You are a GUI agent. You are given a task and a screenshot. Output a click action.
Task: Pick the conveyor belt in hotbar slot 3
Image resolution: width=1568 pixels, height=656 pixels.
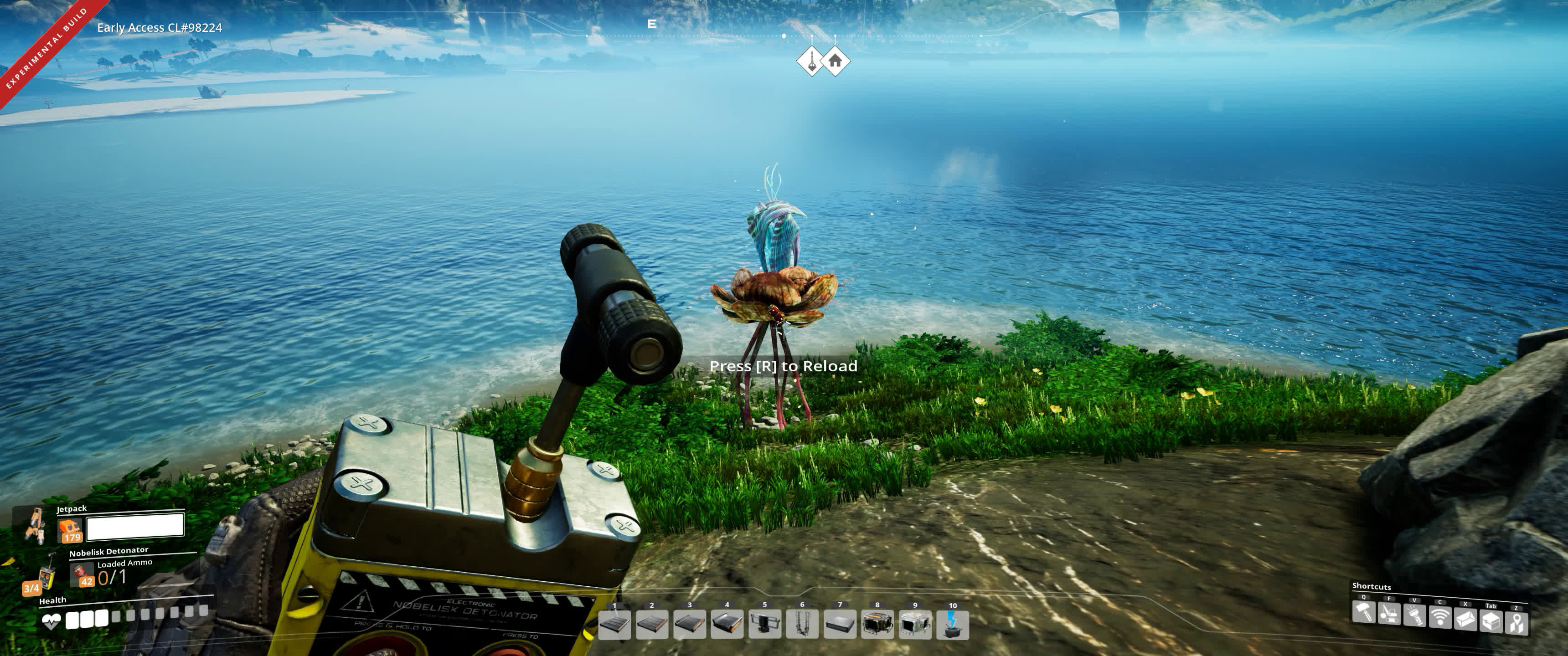click(x=690, y=624)
